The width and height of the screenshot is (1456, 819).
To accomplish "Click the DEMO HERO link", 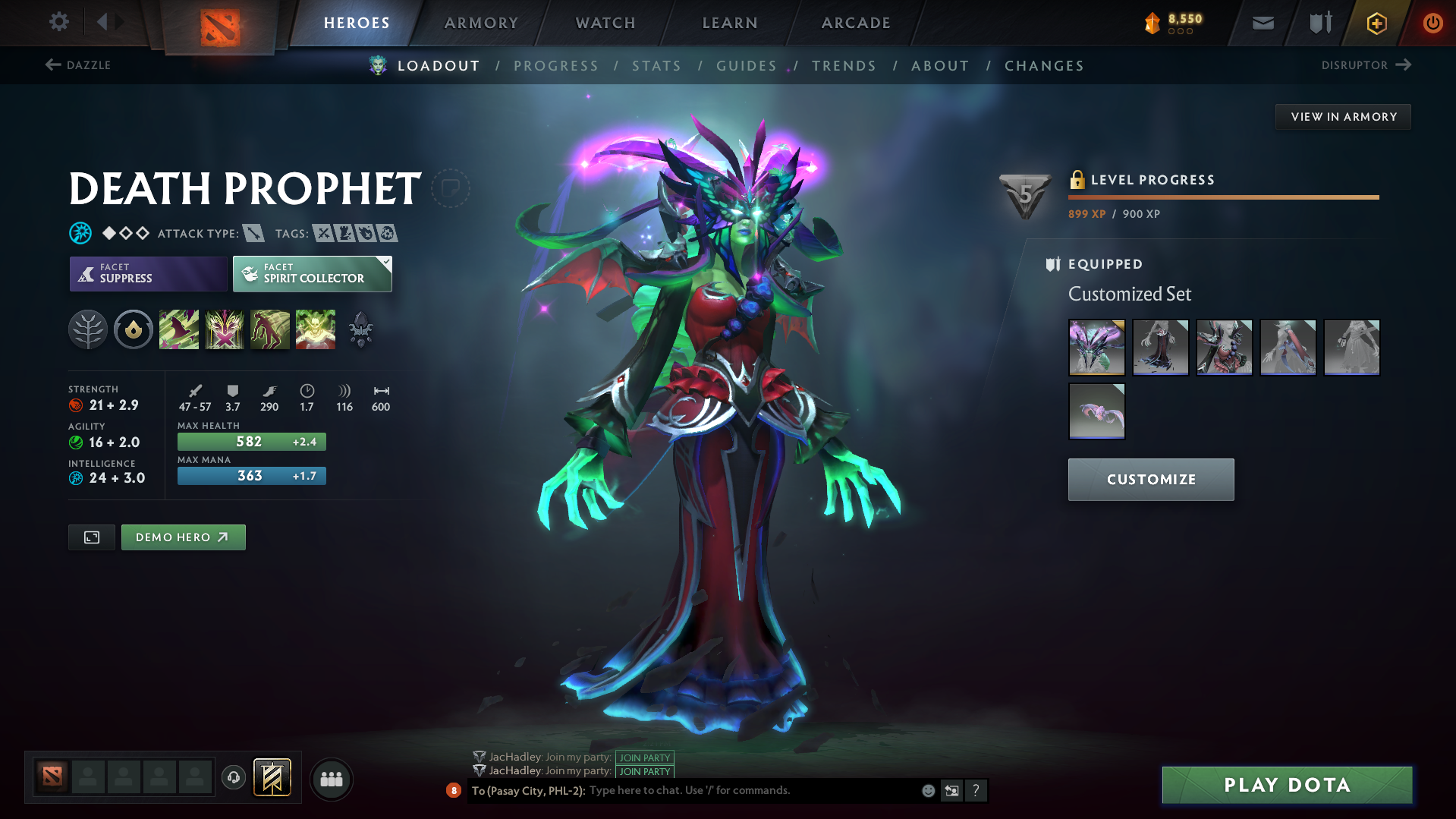I will pyautogui.click(x=183, y=537).
